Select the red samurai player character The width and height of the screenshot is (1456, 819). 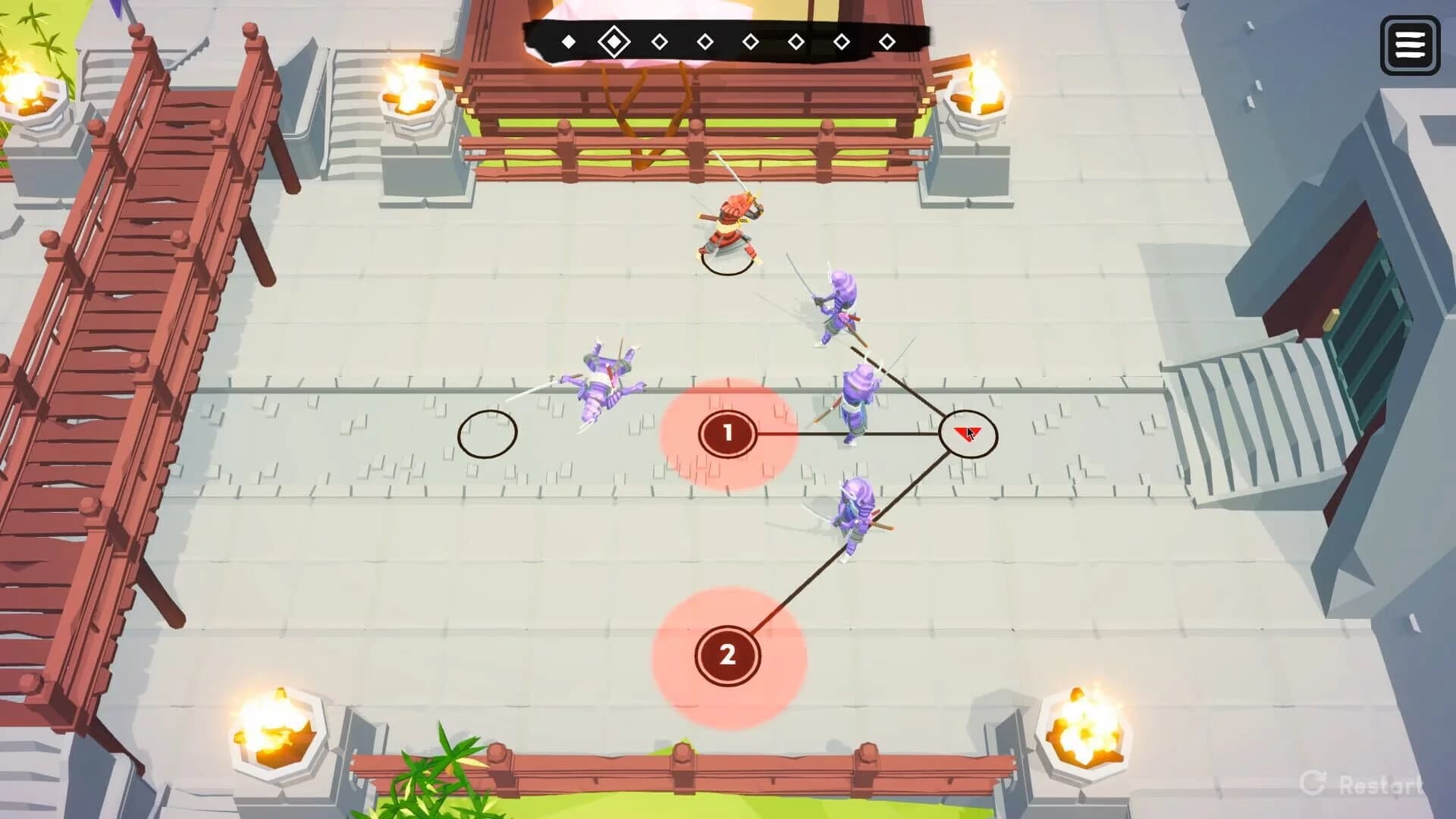[x=730, y=224]
